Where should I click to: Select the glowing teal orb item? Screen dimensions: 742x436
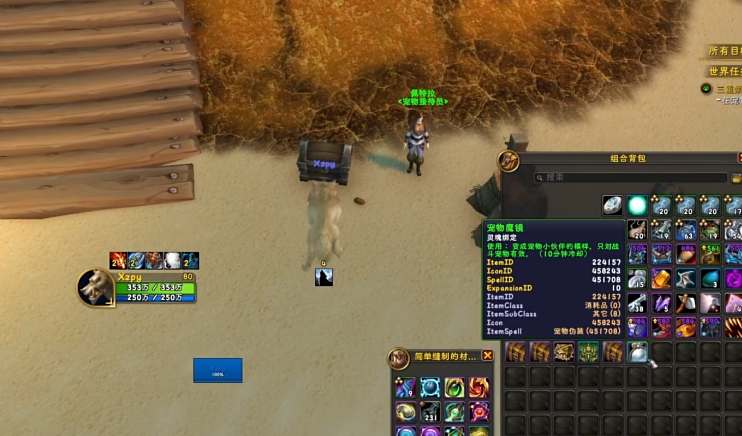click(637, 206)
